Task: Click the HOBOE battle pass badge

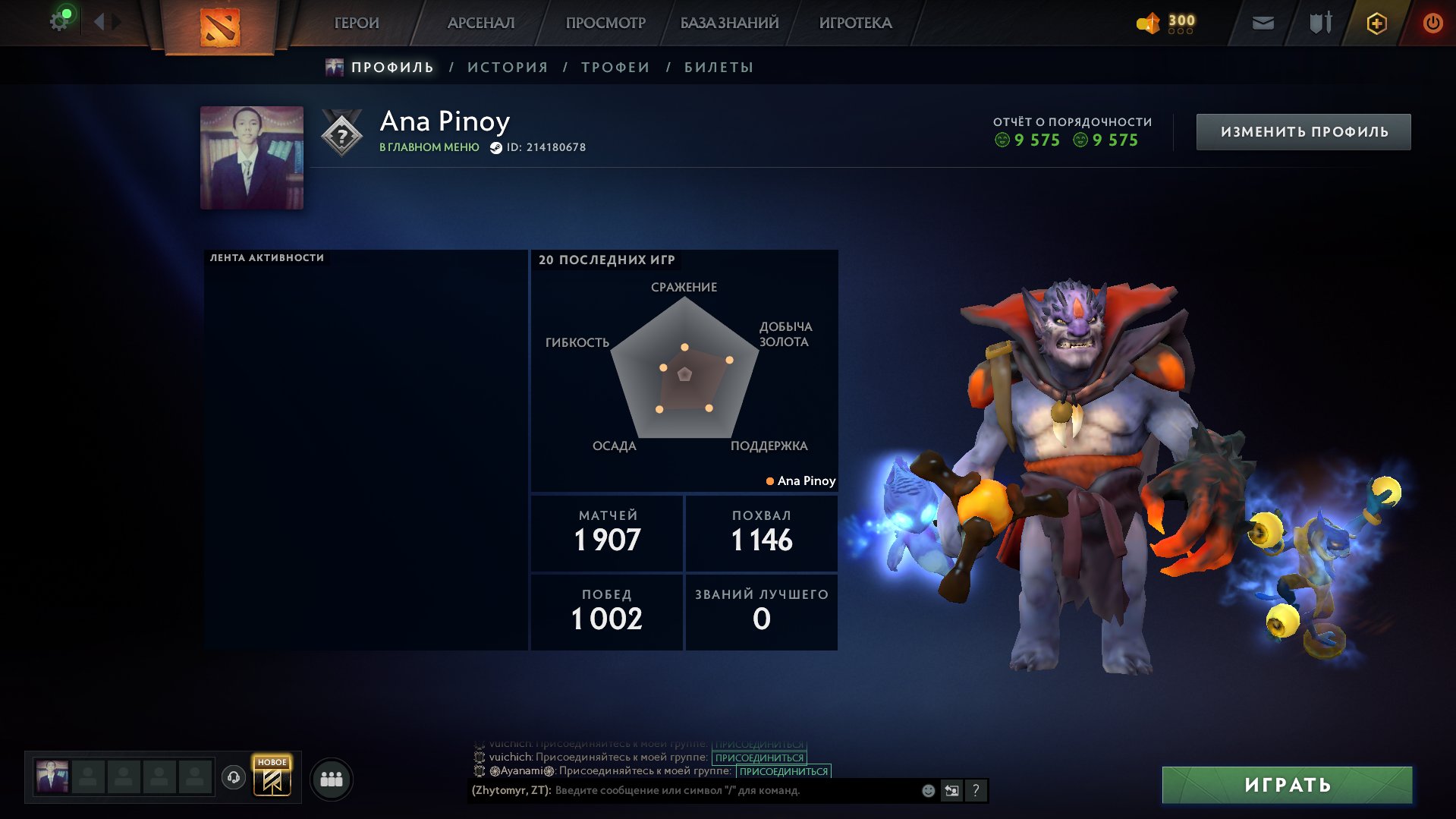Action: 273,776
